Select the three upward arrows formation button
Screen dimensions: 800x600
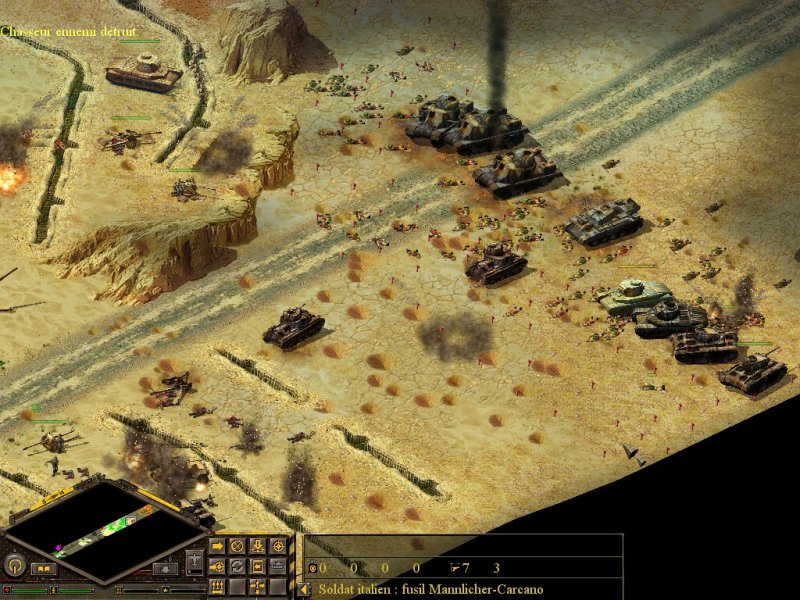(x=217, y=586)
